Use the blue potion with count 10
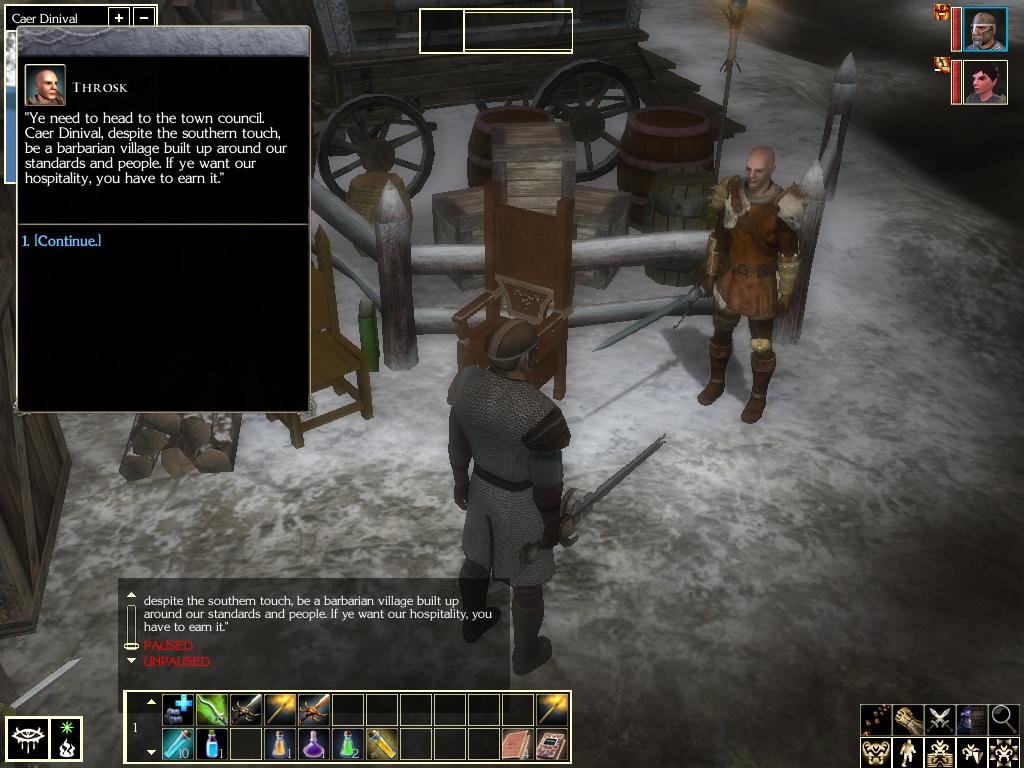The height and width of the screenshot is (768, 1024). click(179, 743)
